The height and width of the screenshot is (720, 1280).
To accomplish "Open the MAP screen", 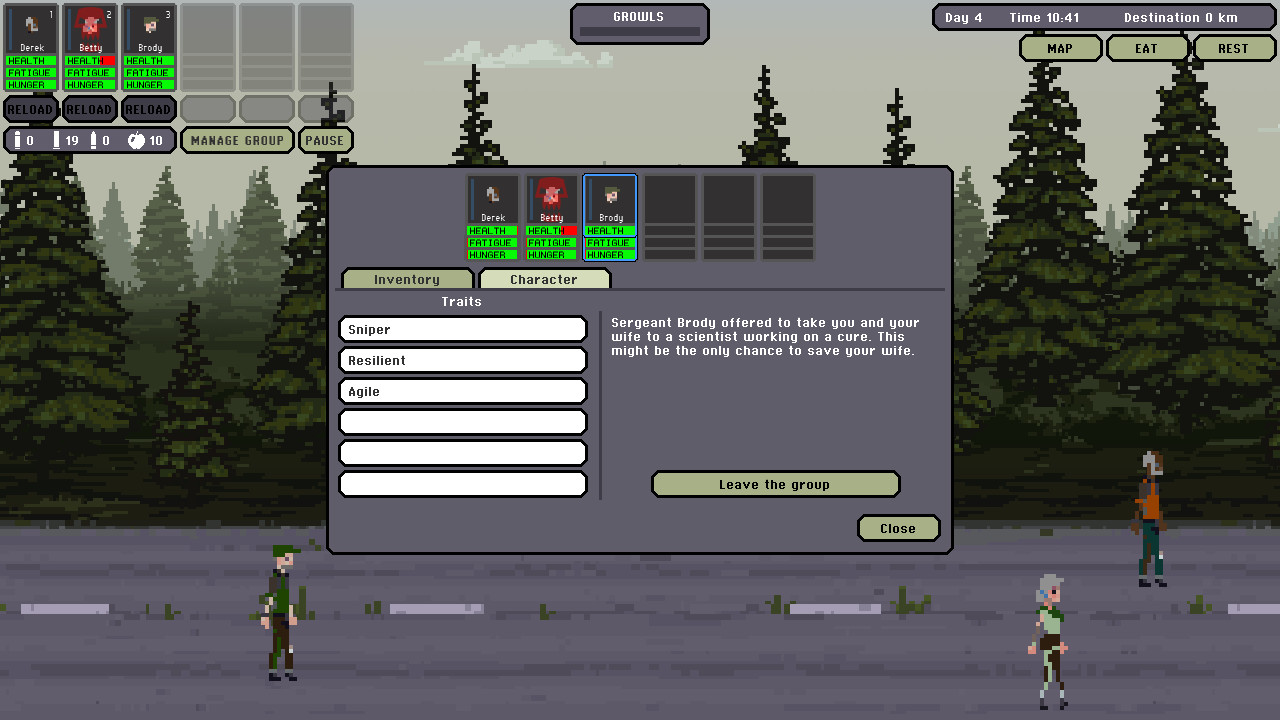I will click(1060, 47).
